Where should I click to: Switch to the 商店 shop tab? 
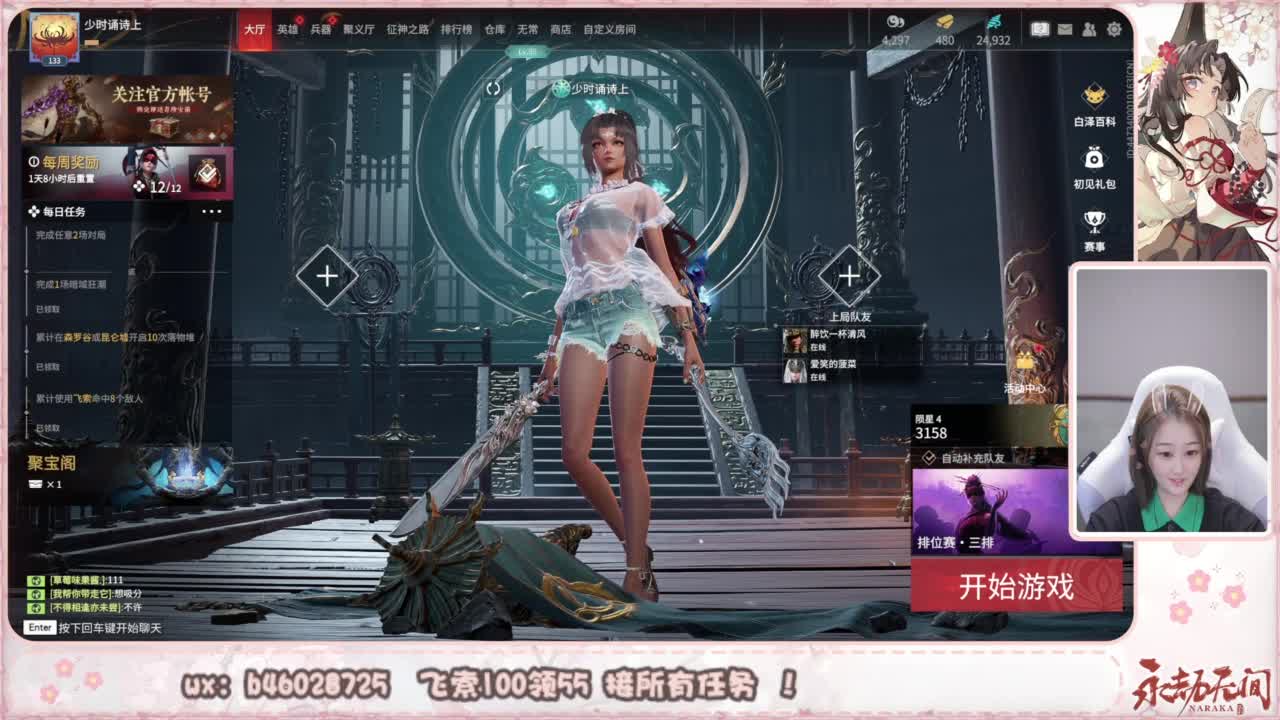pos(562,30)
